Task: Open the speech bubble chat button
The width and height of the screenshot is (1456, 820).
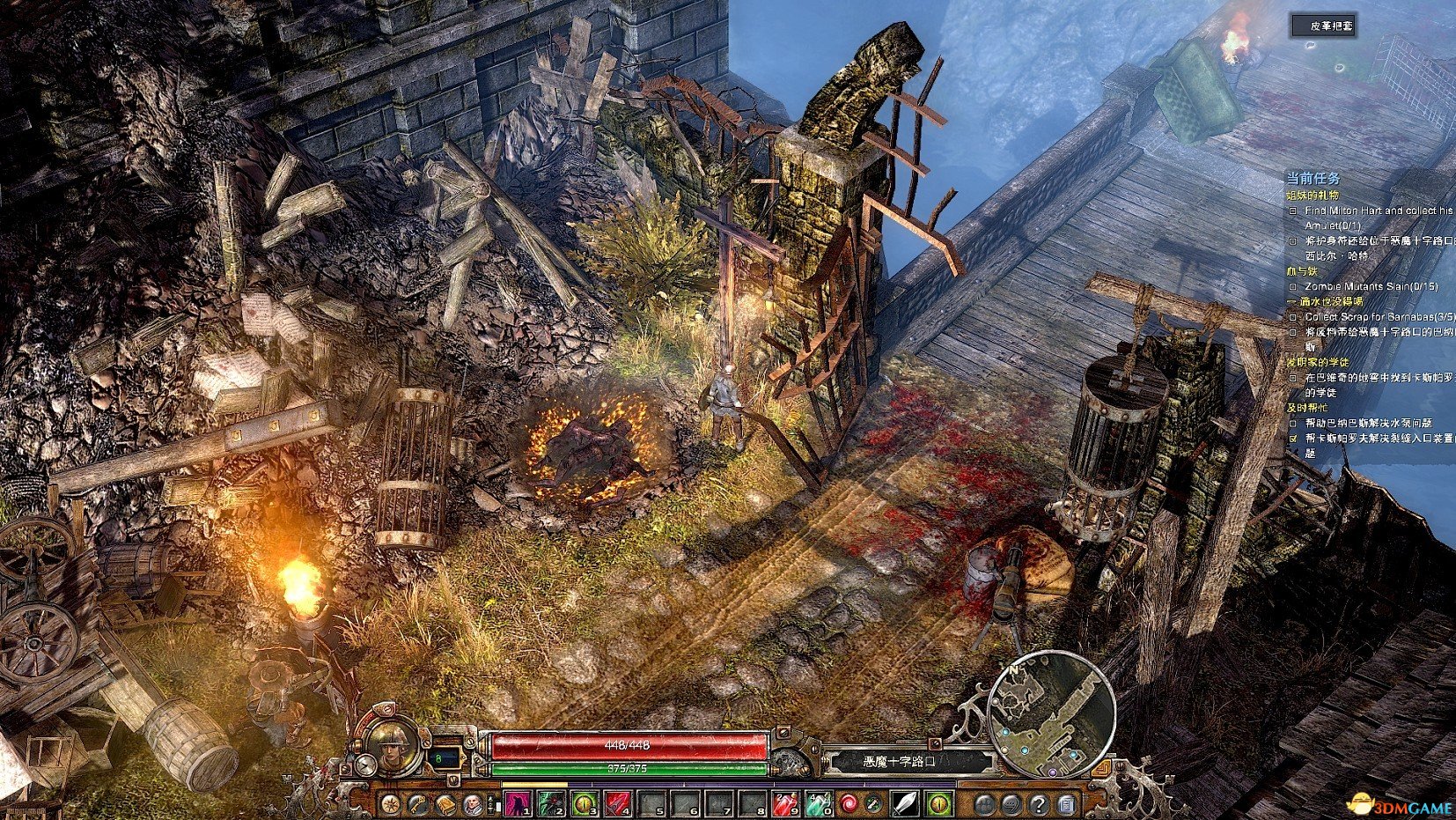Action: (1011, 804)
